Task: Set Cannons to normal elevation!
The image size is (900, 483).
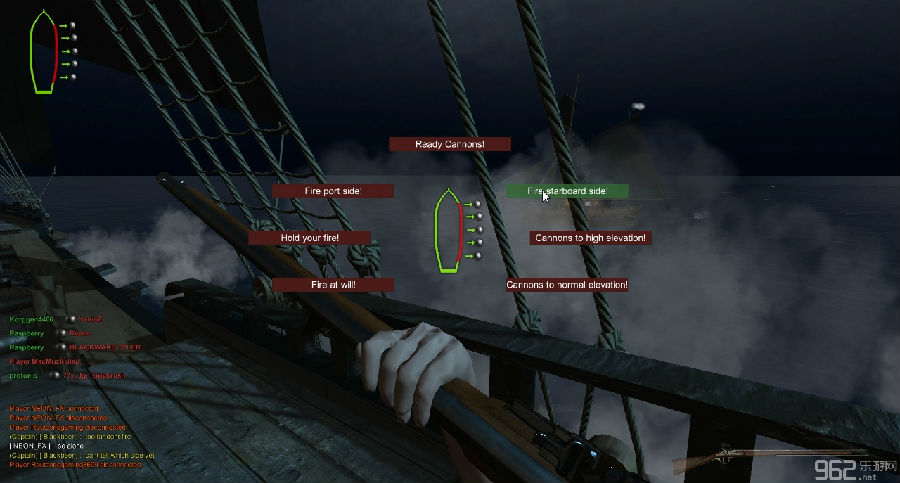Action: (x=567, y=285)
